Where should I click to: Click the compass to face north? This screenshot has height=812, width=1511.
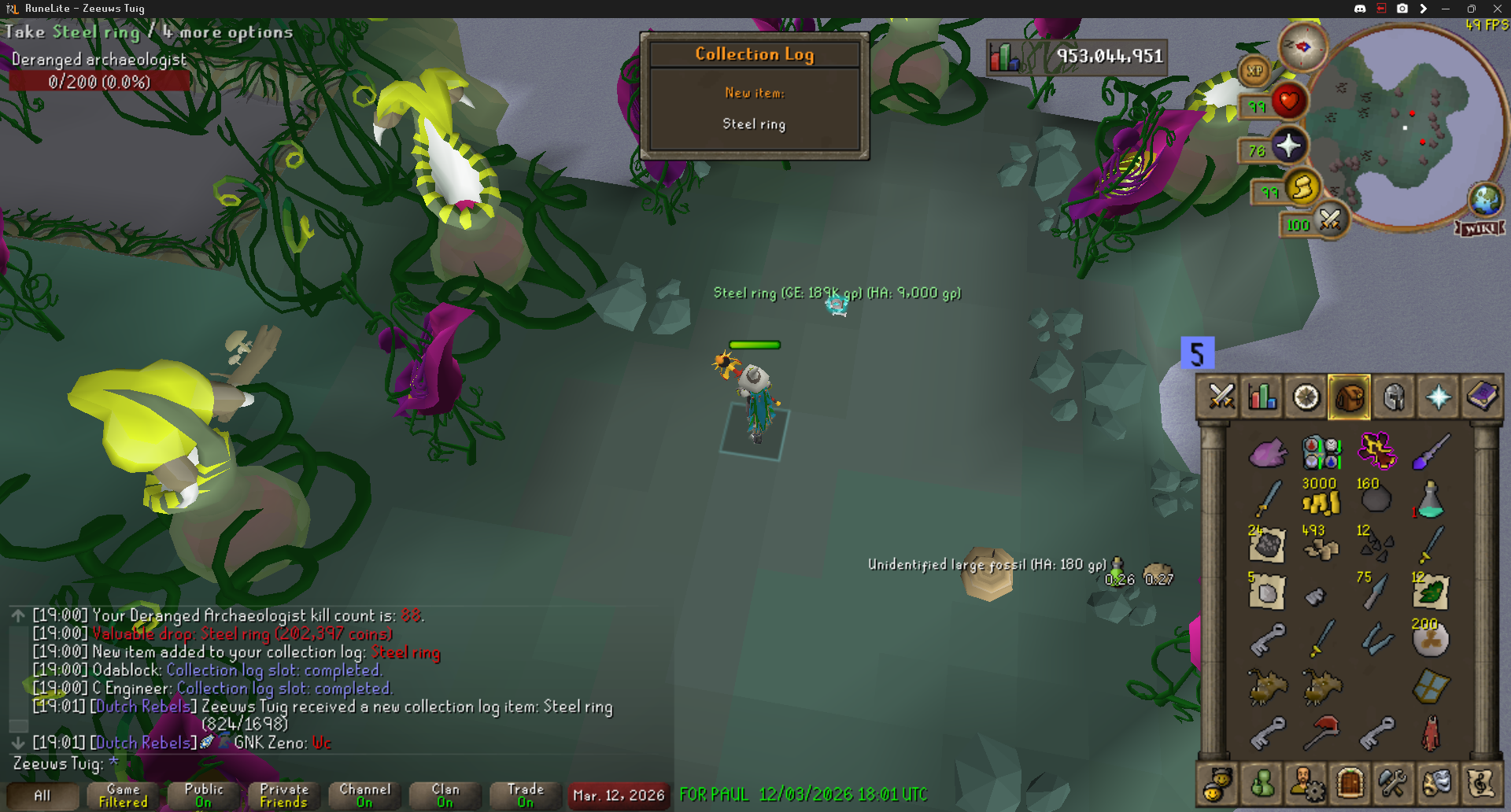(x=1302, y=47)
